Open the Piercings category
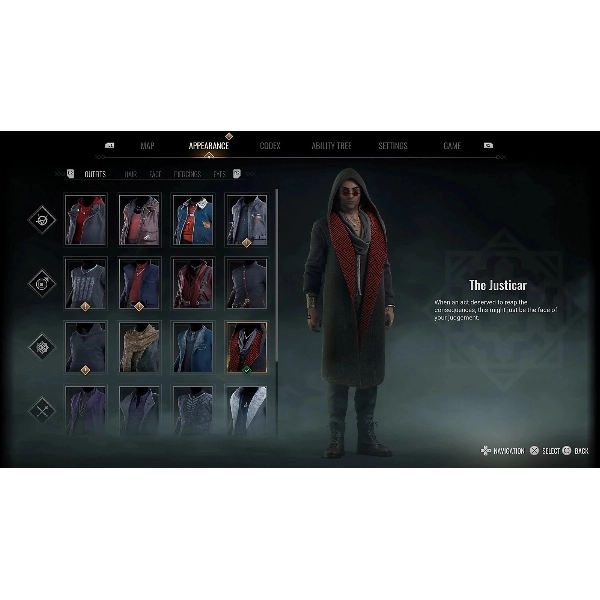This screenshot has width=600, height=600. tap(187, 174)
